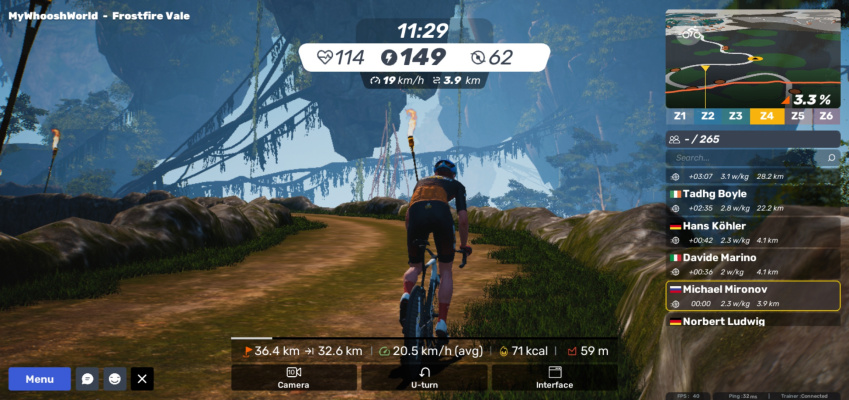This screenshot has height=400, width=849.
Task: Make a U-turn on the route
Action: coord(425,377)
